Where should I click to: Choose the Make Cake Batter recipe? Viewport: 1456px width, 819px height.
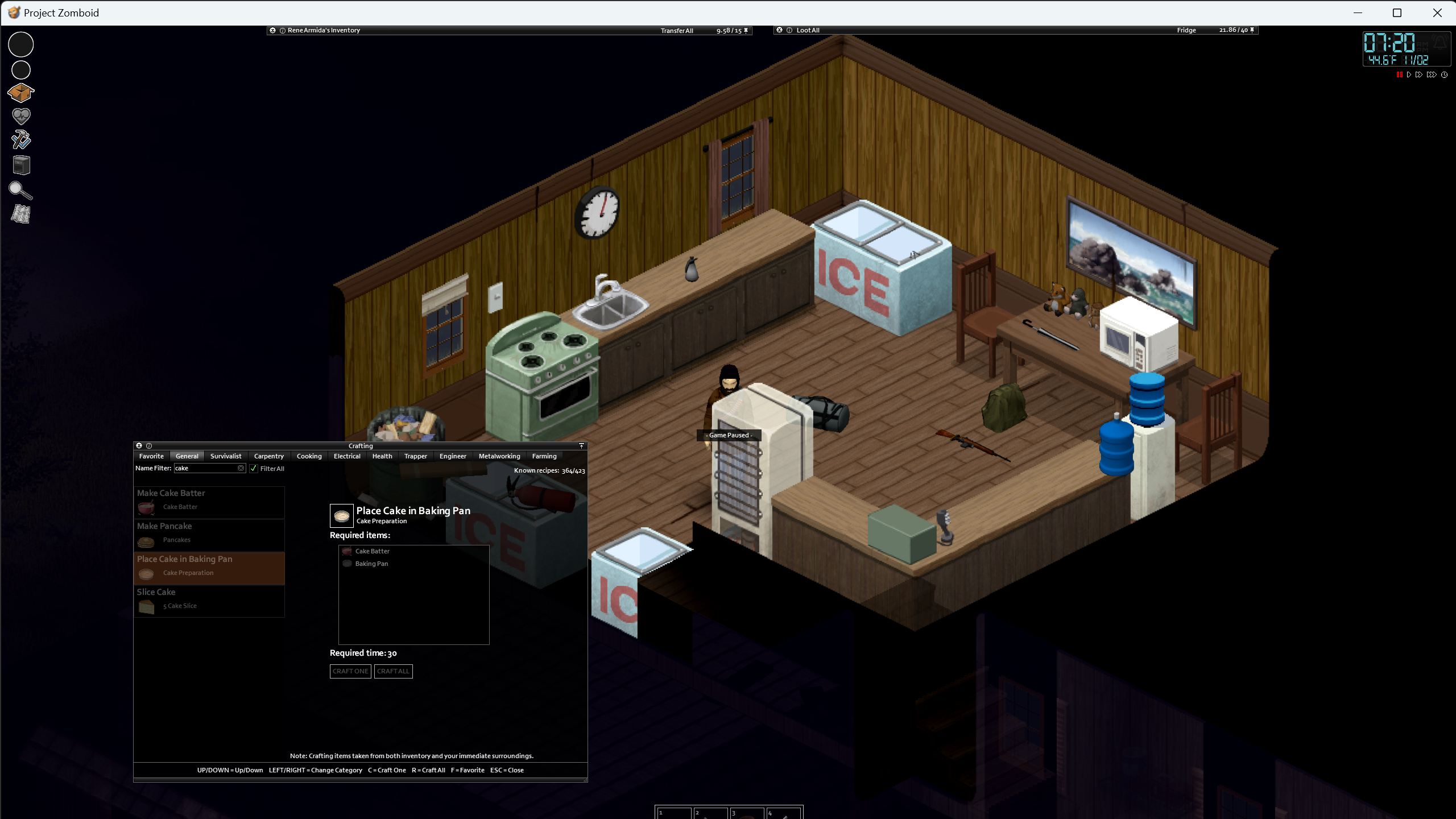(x=209, y=501)
